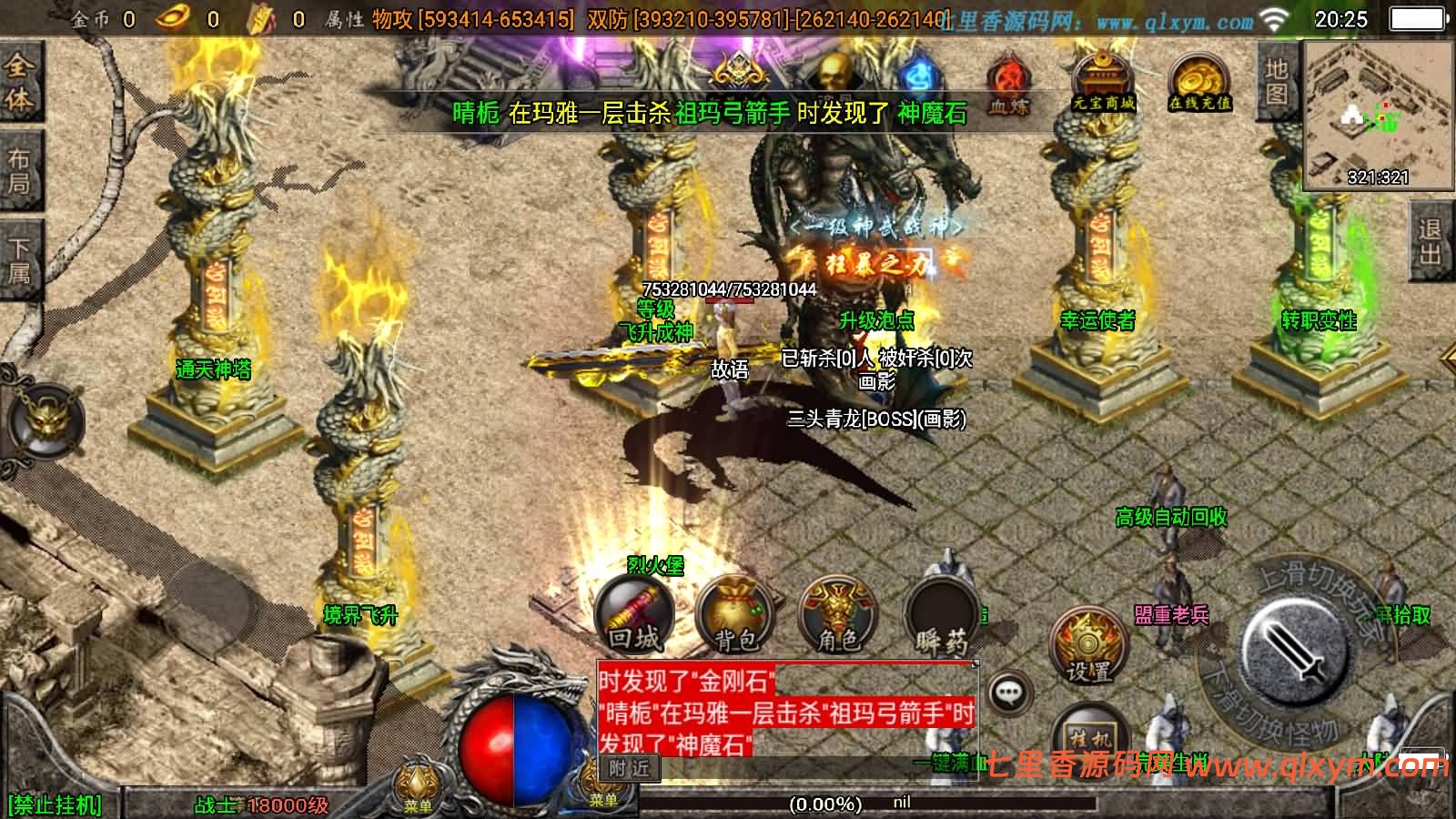Open the 设置 settings button

click(x=1087, y=644)
